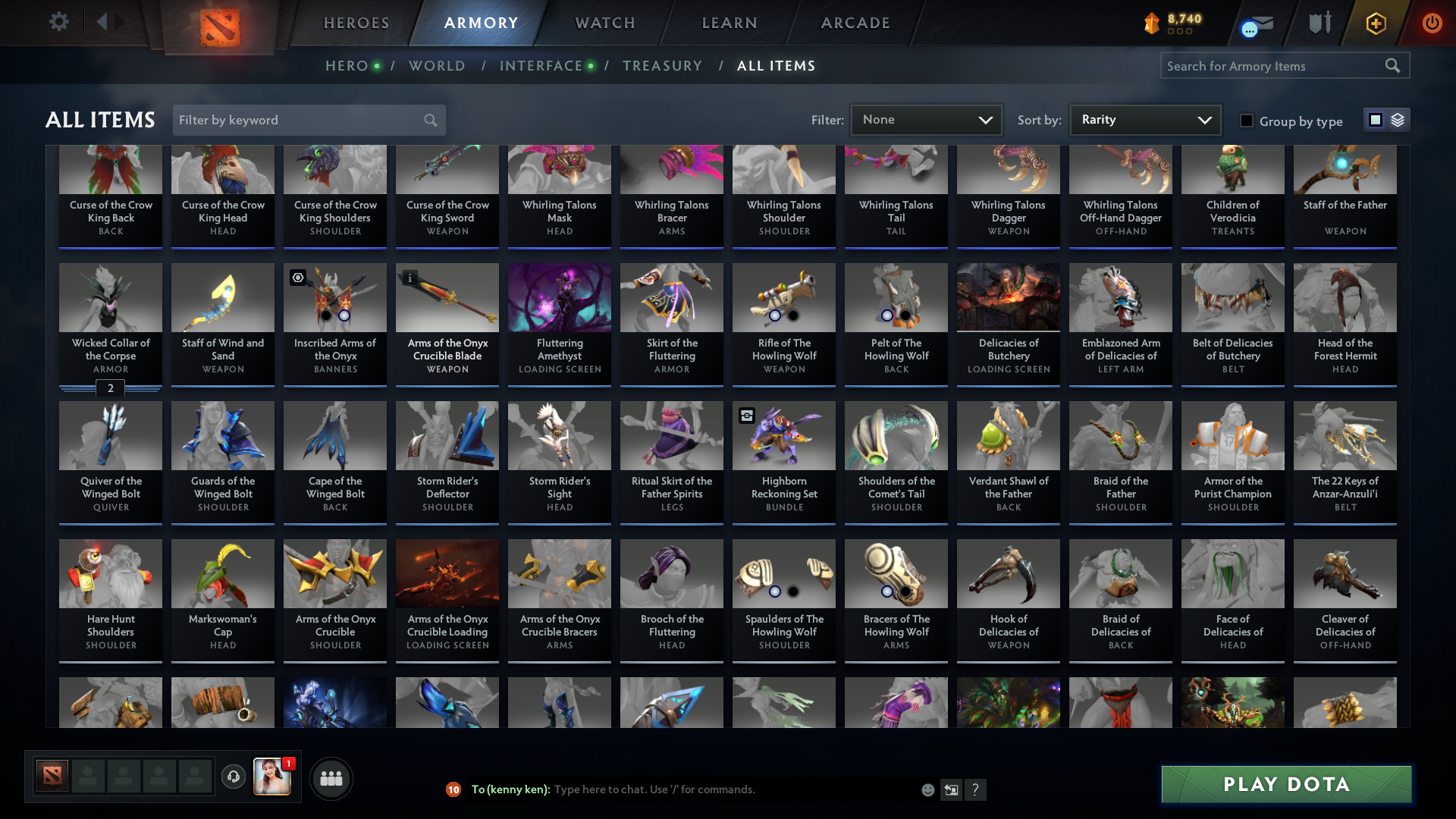Open Dota Plus hexagon icon
Screen dimensions: 1456x819
pos(1376,23)
